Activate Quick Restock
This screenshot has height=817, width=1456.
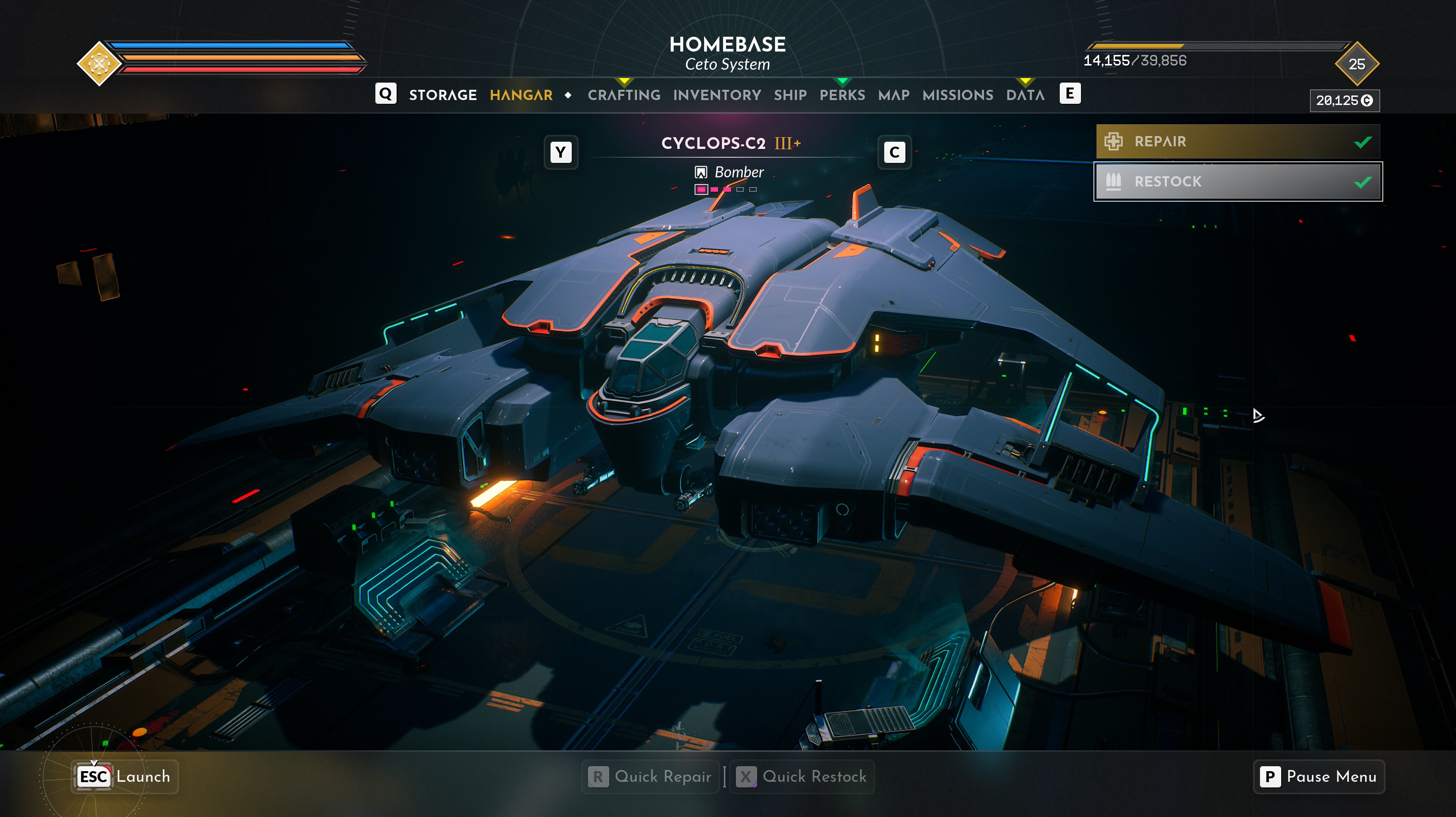coord(802,776)
